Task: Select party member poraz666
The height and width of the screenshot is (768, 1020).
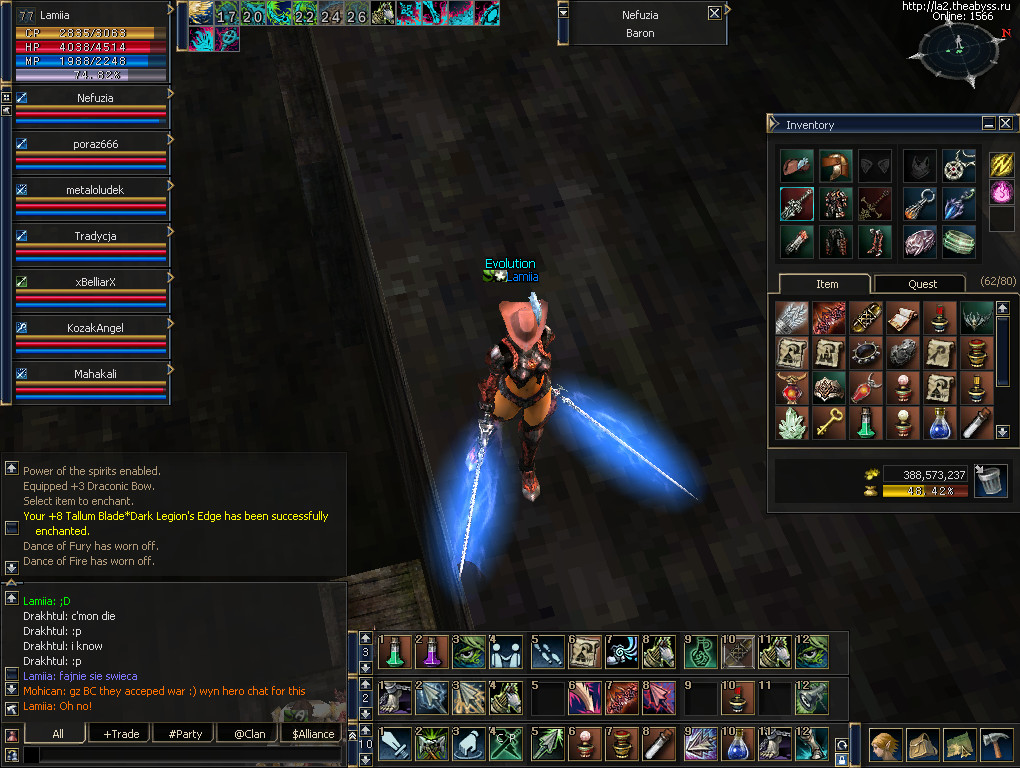Action: [x=96, y=144]
